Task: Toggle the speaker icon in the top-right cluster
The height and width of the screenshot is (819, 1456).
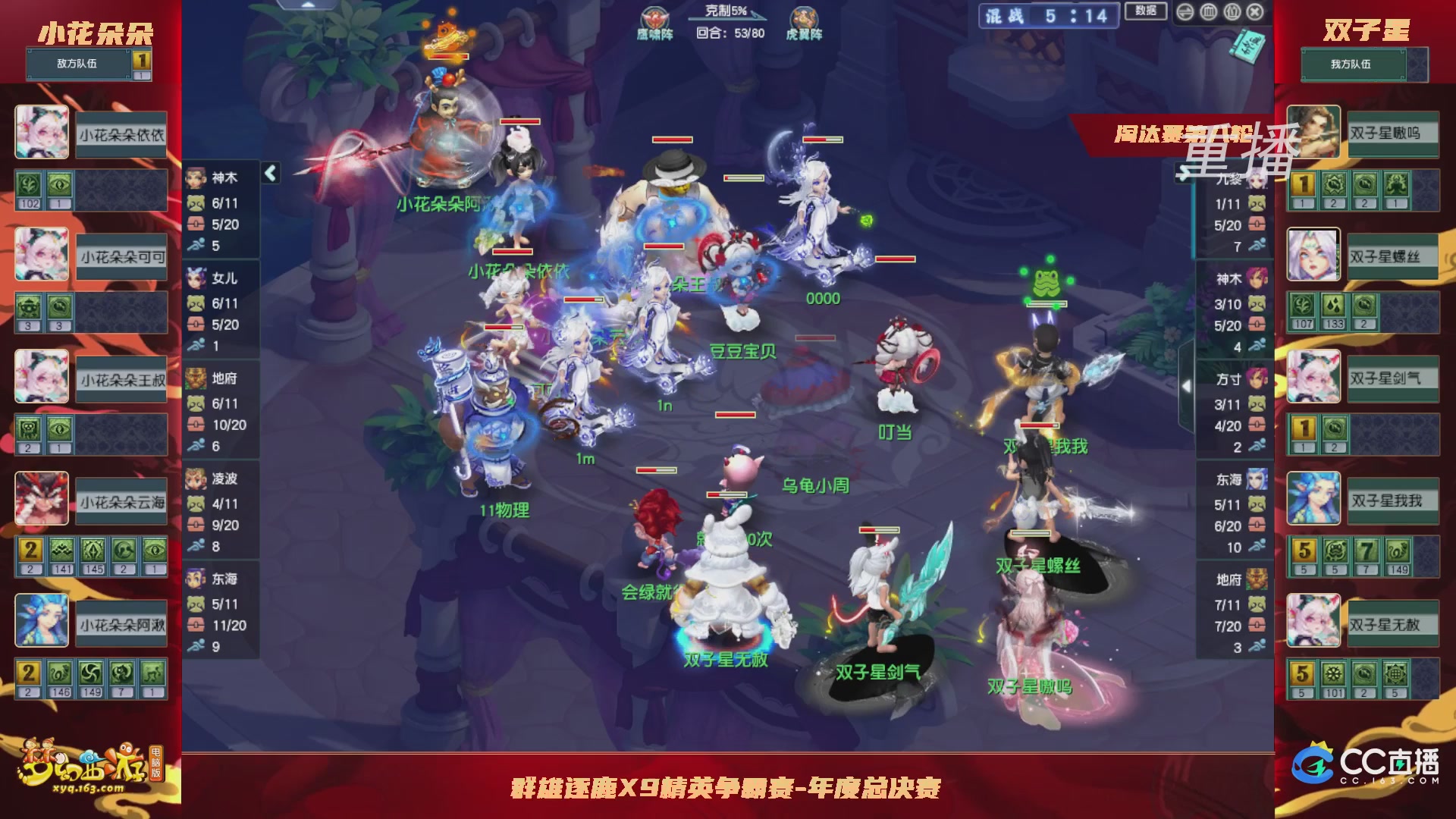Action: coord(1185,12)
